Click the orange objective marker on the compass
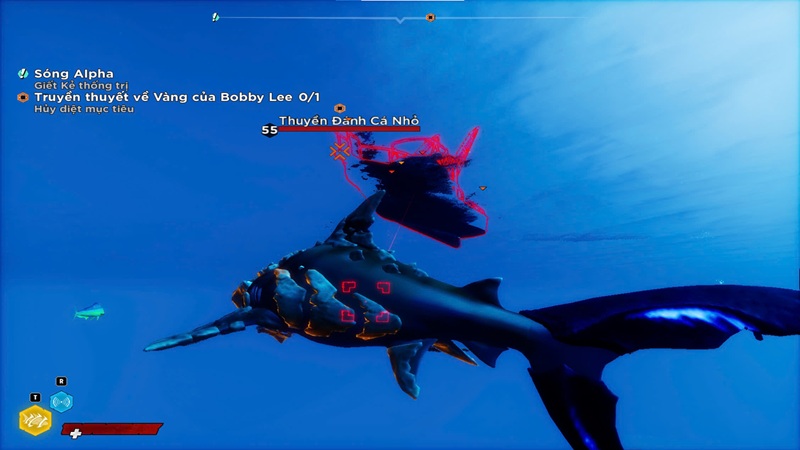Screen dimensions: 800x450 (430, 17)
